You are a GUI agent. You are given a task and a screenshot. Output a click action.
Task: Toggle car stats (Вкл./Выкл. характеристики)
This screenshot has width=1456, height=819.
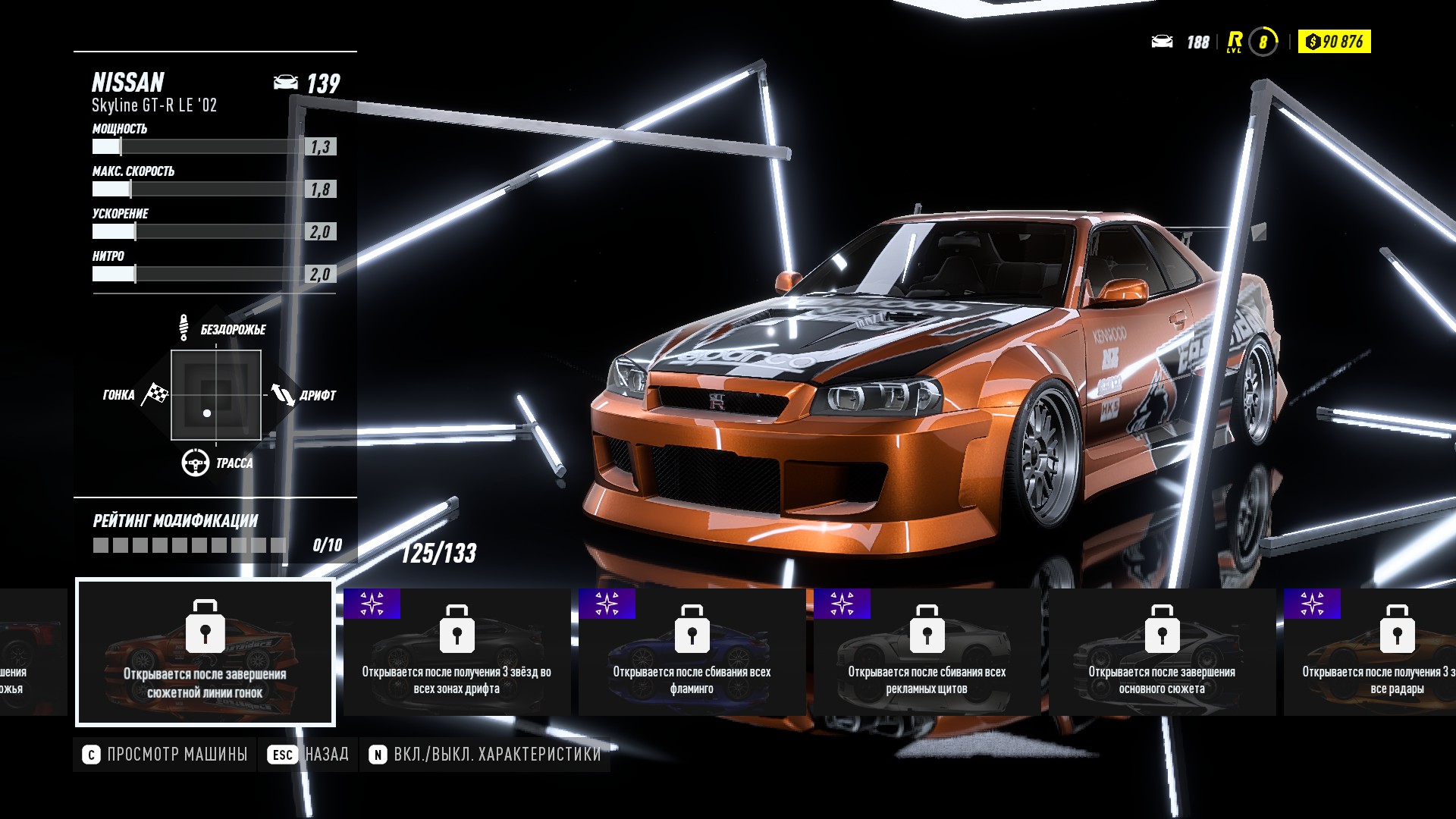(x=485, y=755)
